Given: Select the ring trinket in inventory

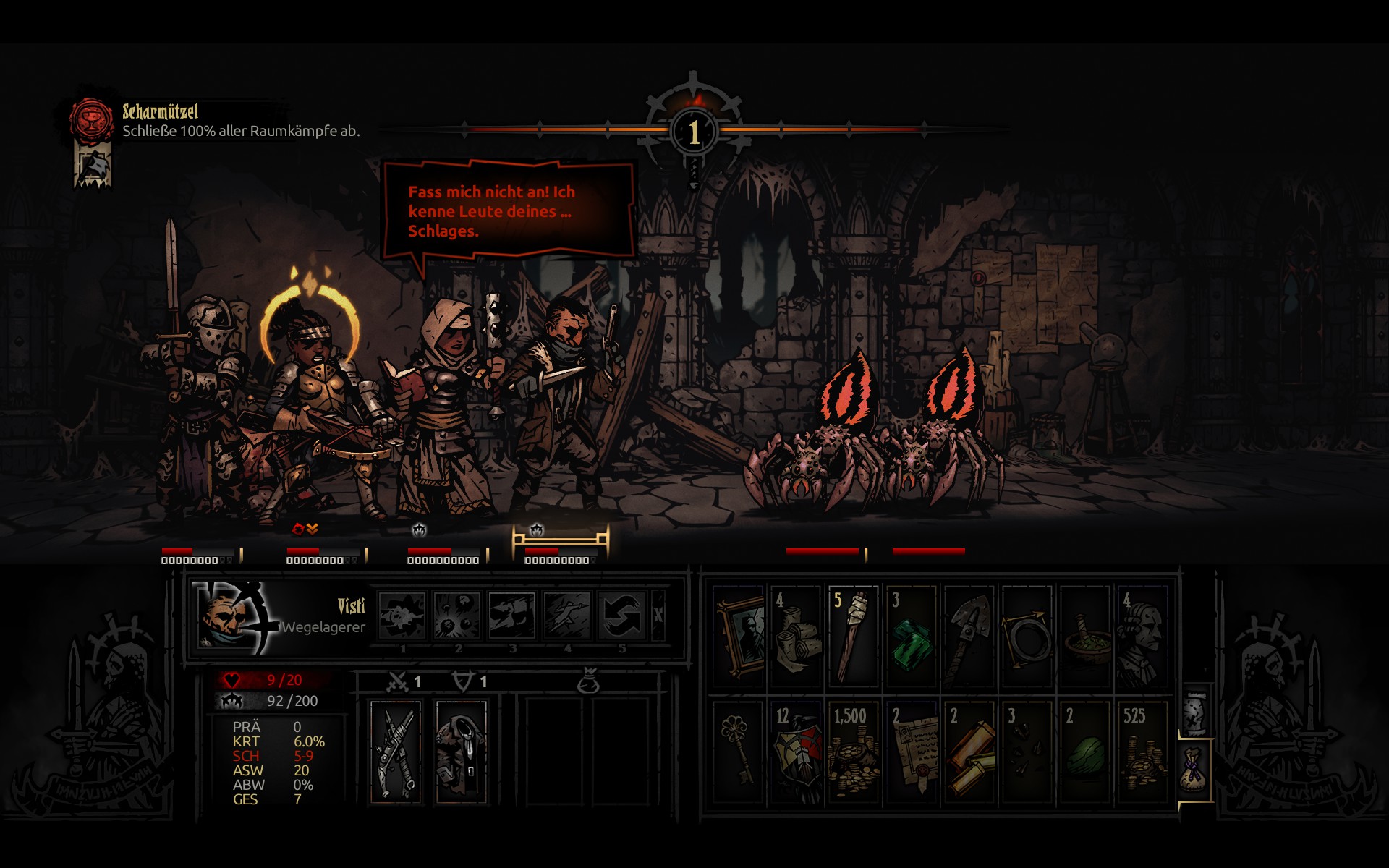Looking at the screenshot, I should (x=1027, y=637).
